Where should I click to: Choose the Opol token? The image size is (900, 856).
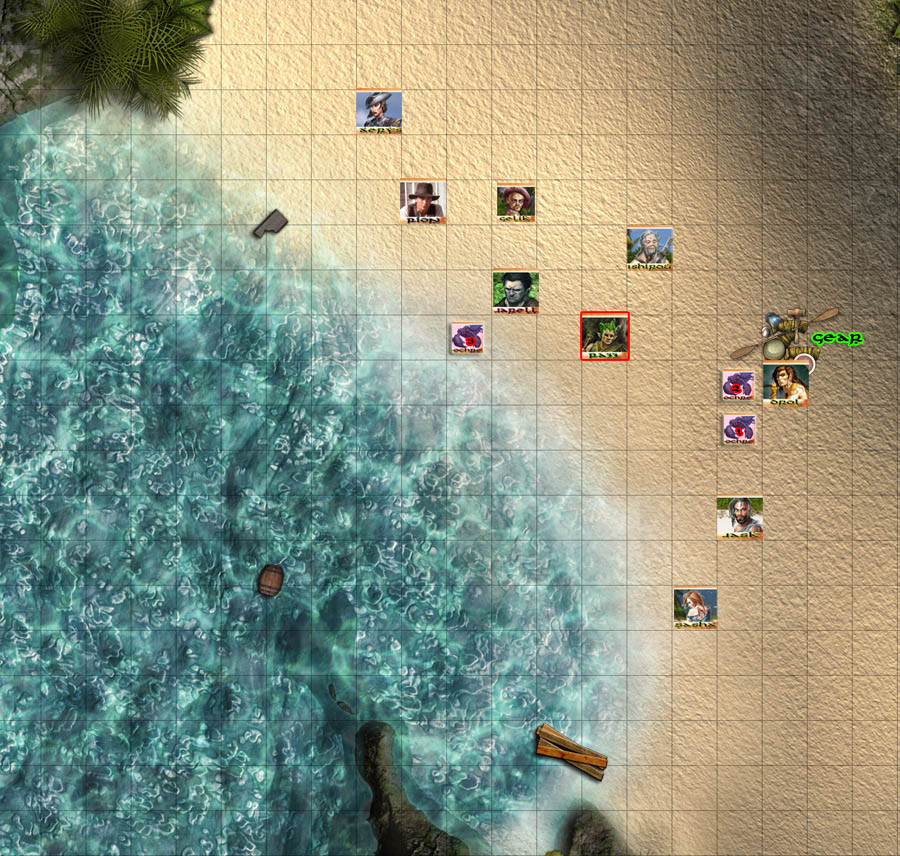pos(784,384)
